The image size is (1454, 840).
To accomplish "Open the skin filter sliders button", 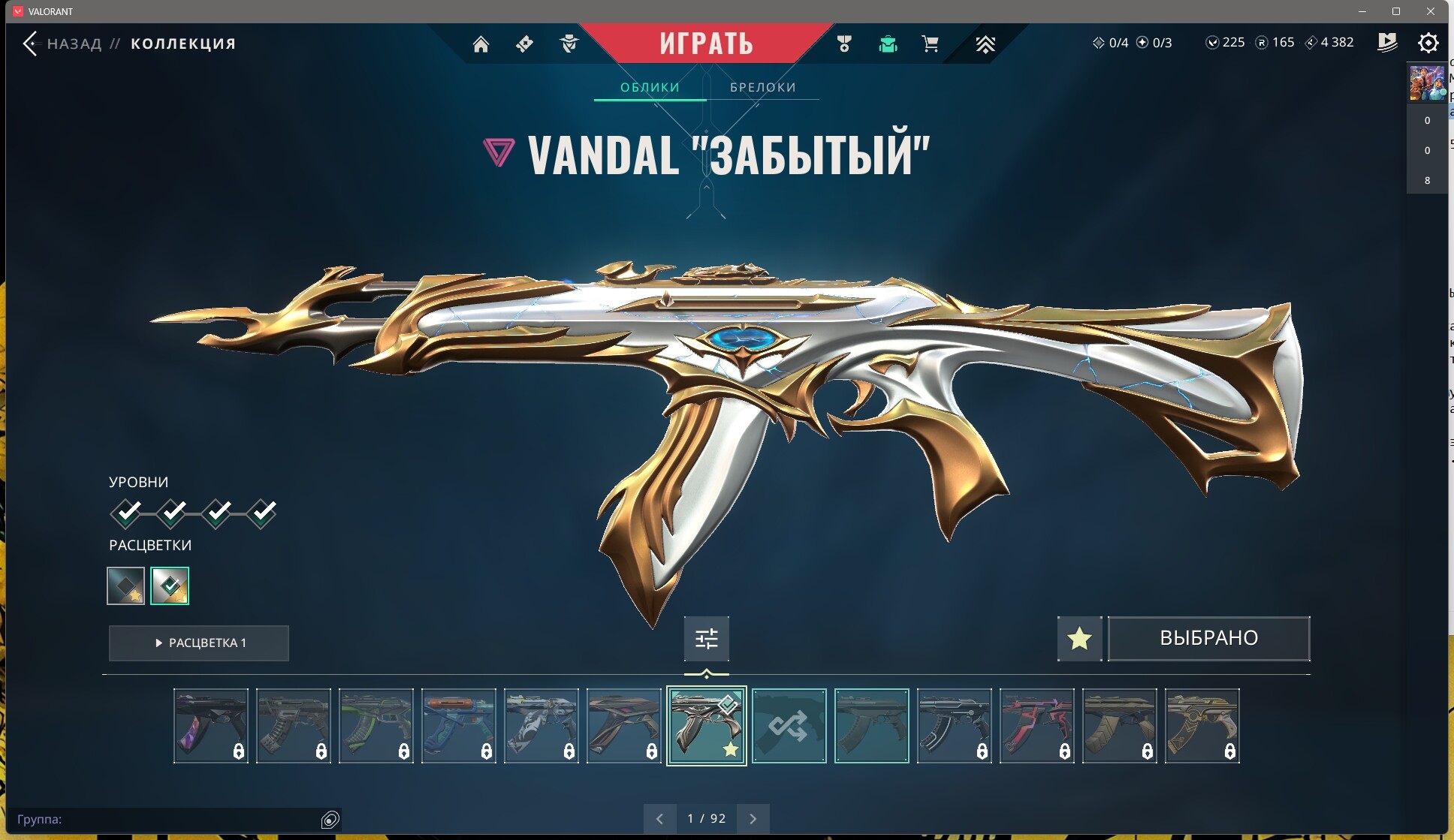I will pos(706,639).
